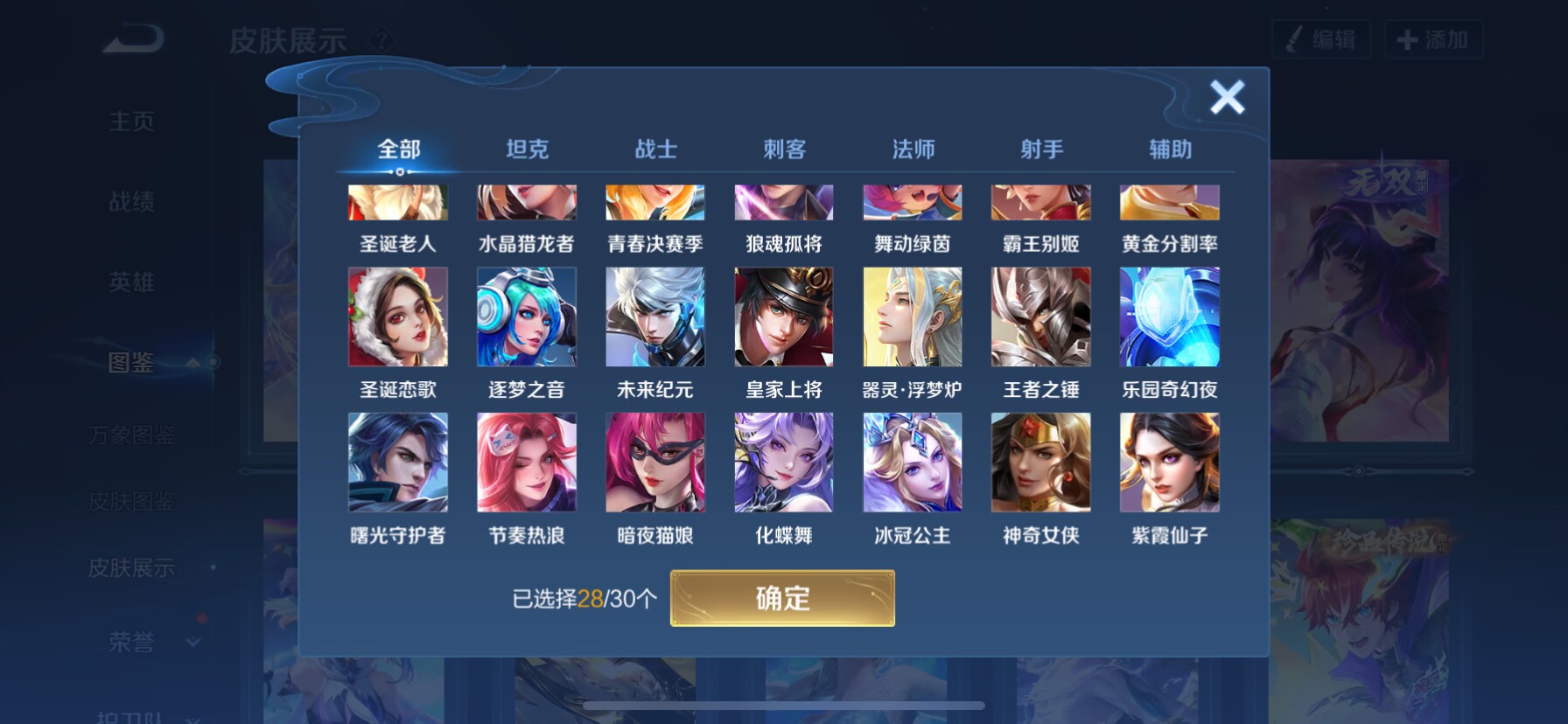The width and height of the screenshot is (1568, 724).
Task: Toggle selection of 冰冠公主 skin
Action: (x=912, y=461)
